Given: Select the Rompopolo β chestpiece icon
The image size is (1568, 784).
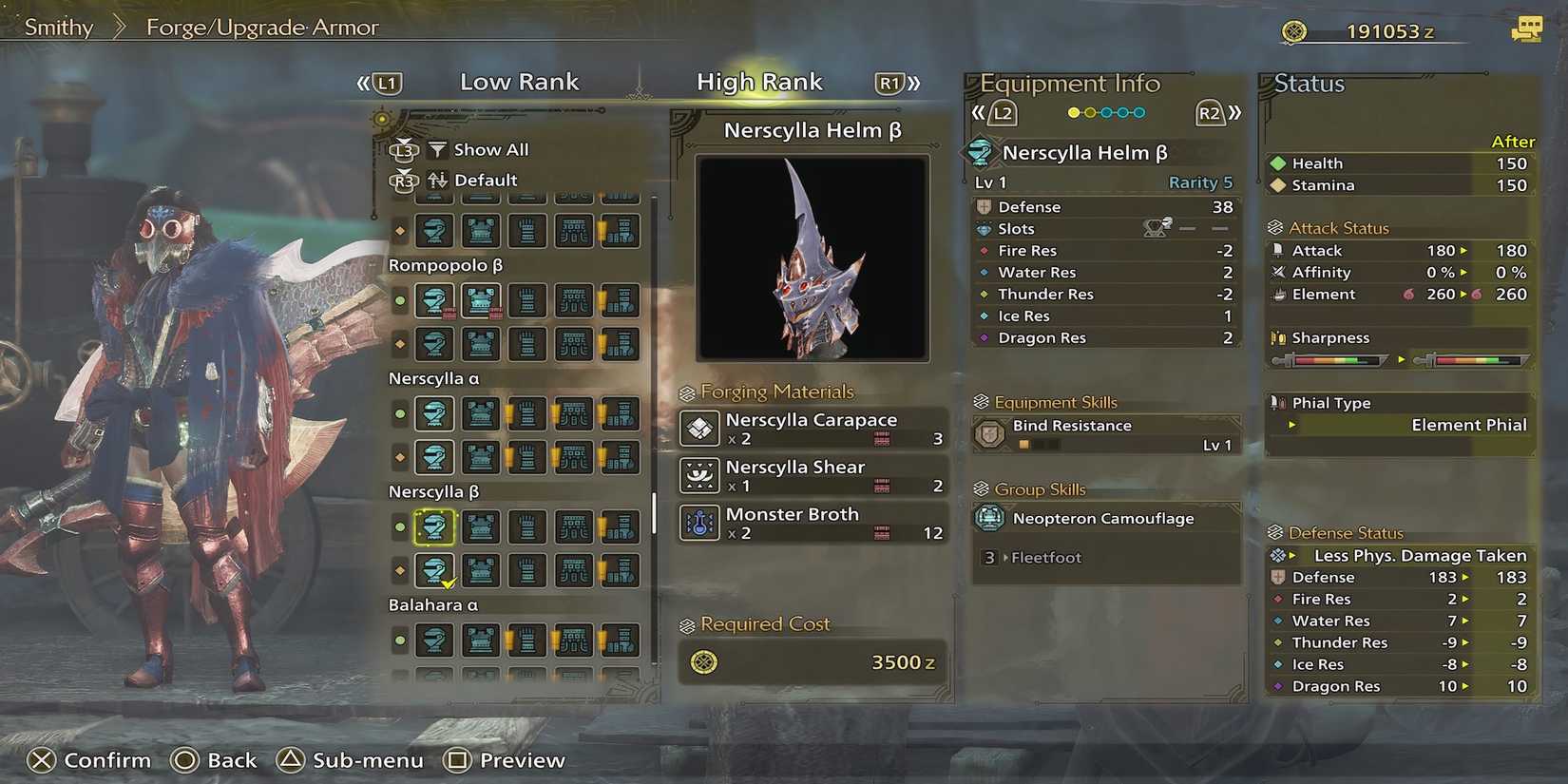Looking at the screenshot, I should pyautogui.click(x=480, y=300).
